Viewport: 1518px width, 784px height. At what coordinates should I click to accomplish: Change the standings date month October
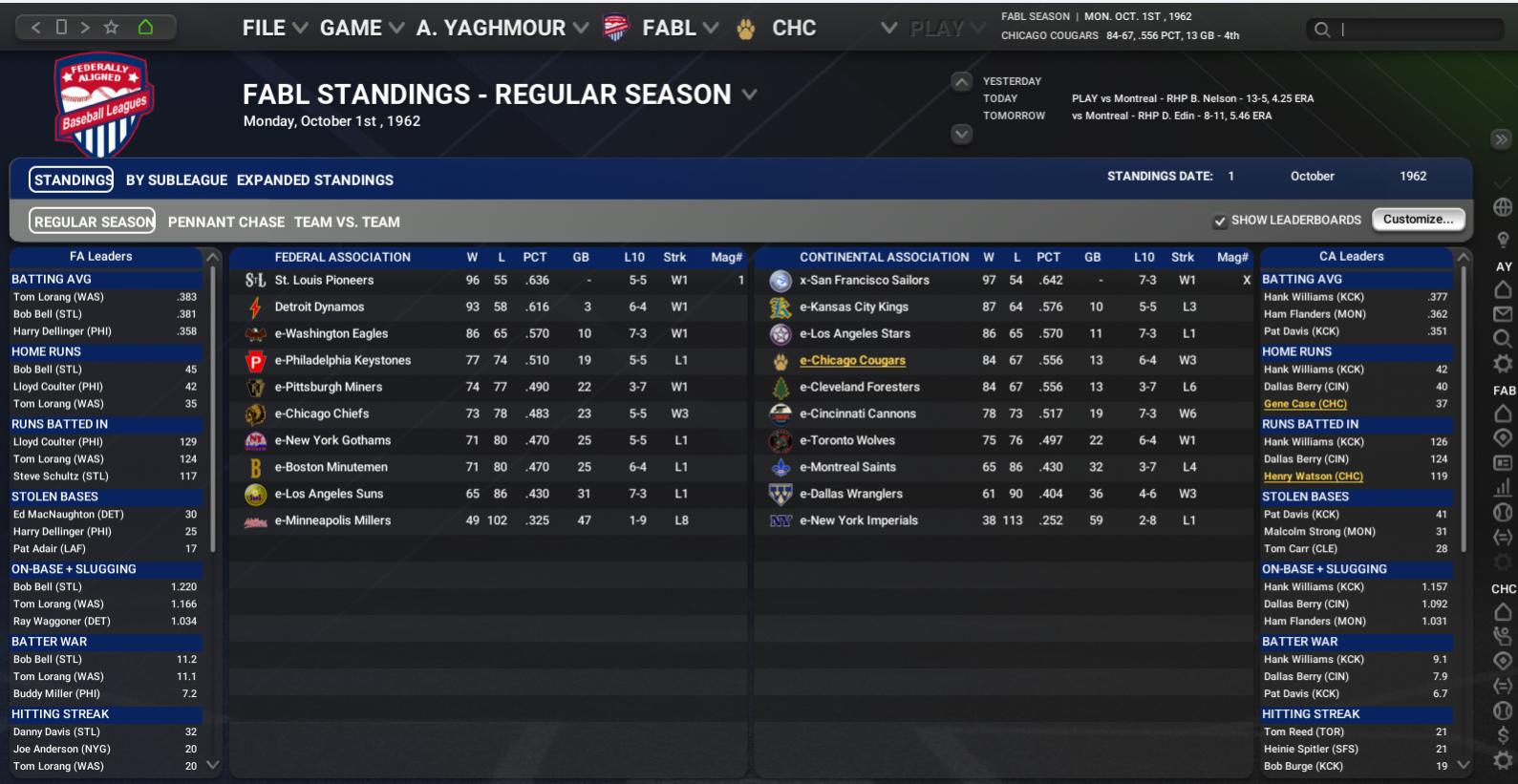[x=1312, y=177]
